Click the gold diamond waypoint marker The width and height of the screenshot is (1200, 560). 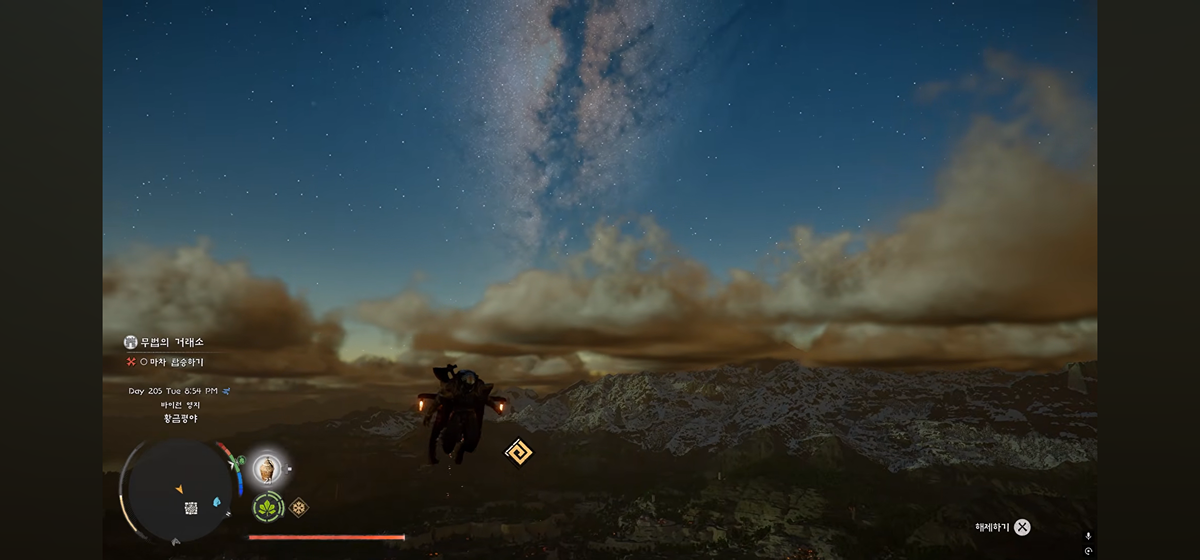(518, 452)
